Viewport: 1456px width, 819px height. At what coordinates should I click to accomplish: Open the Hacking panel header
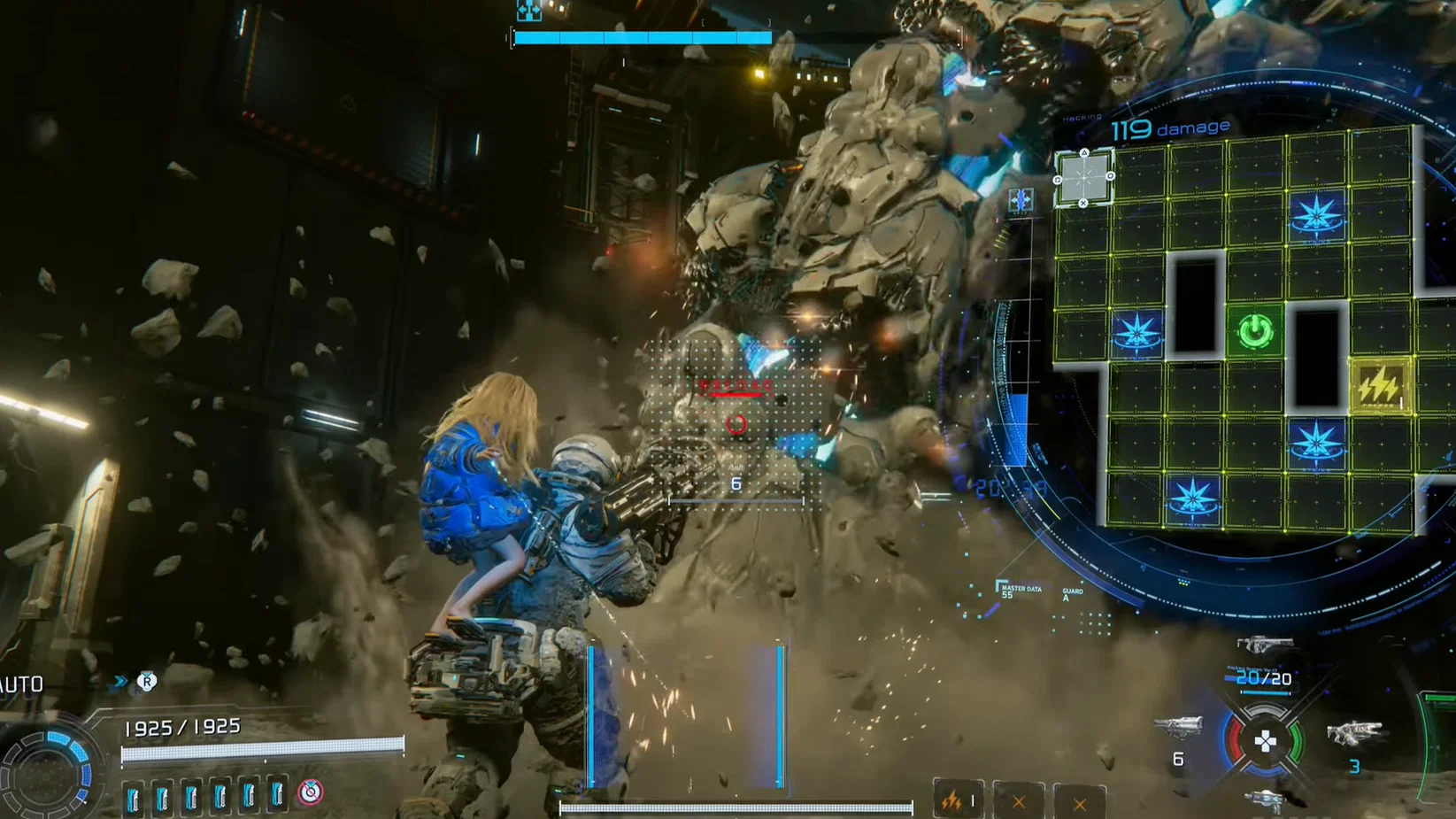pos(1082,116)
